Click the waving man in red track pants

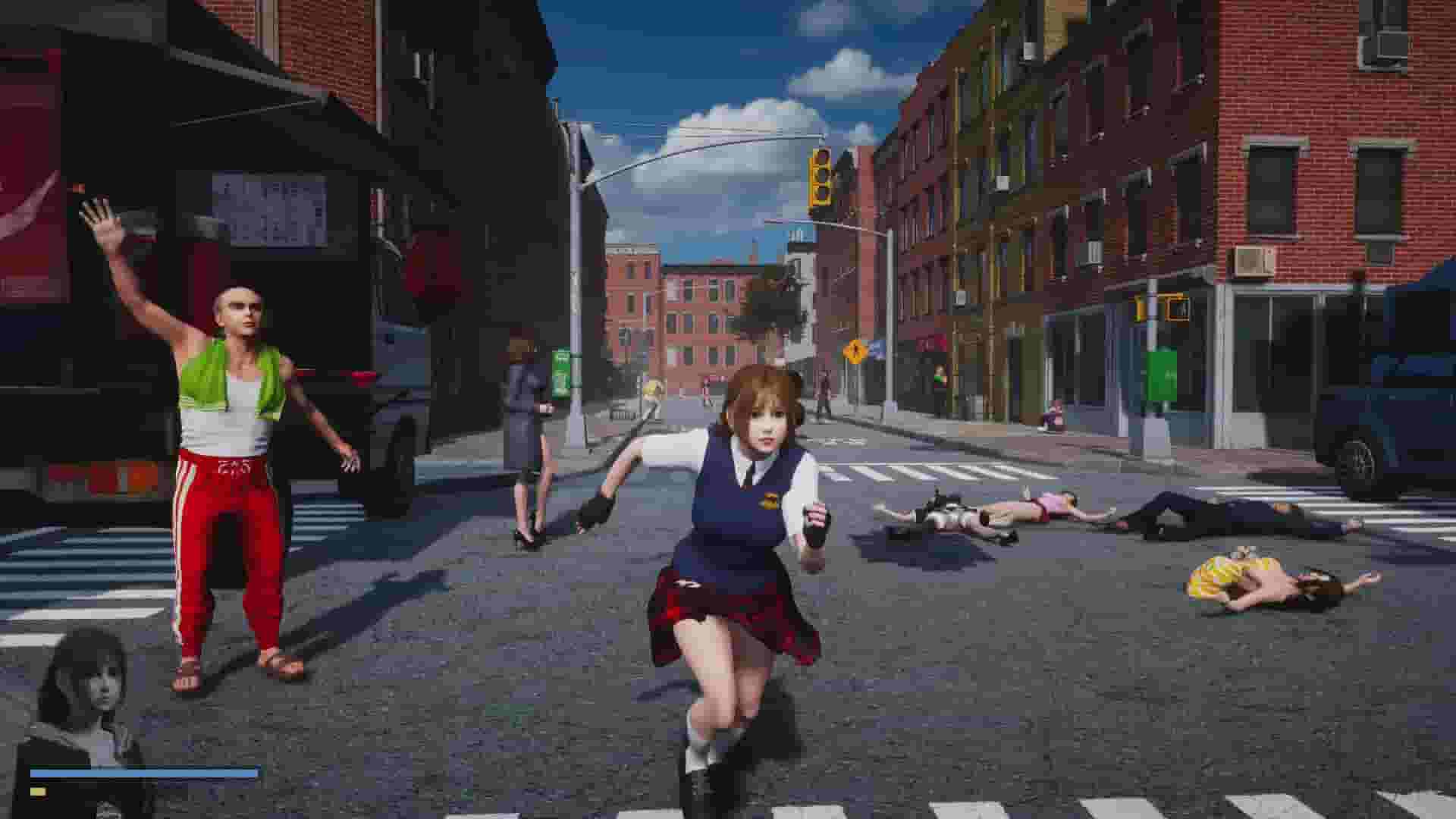point(227,455)
